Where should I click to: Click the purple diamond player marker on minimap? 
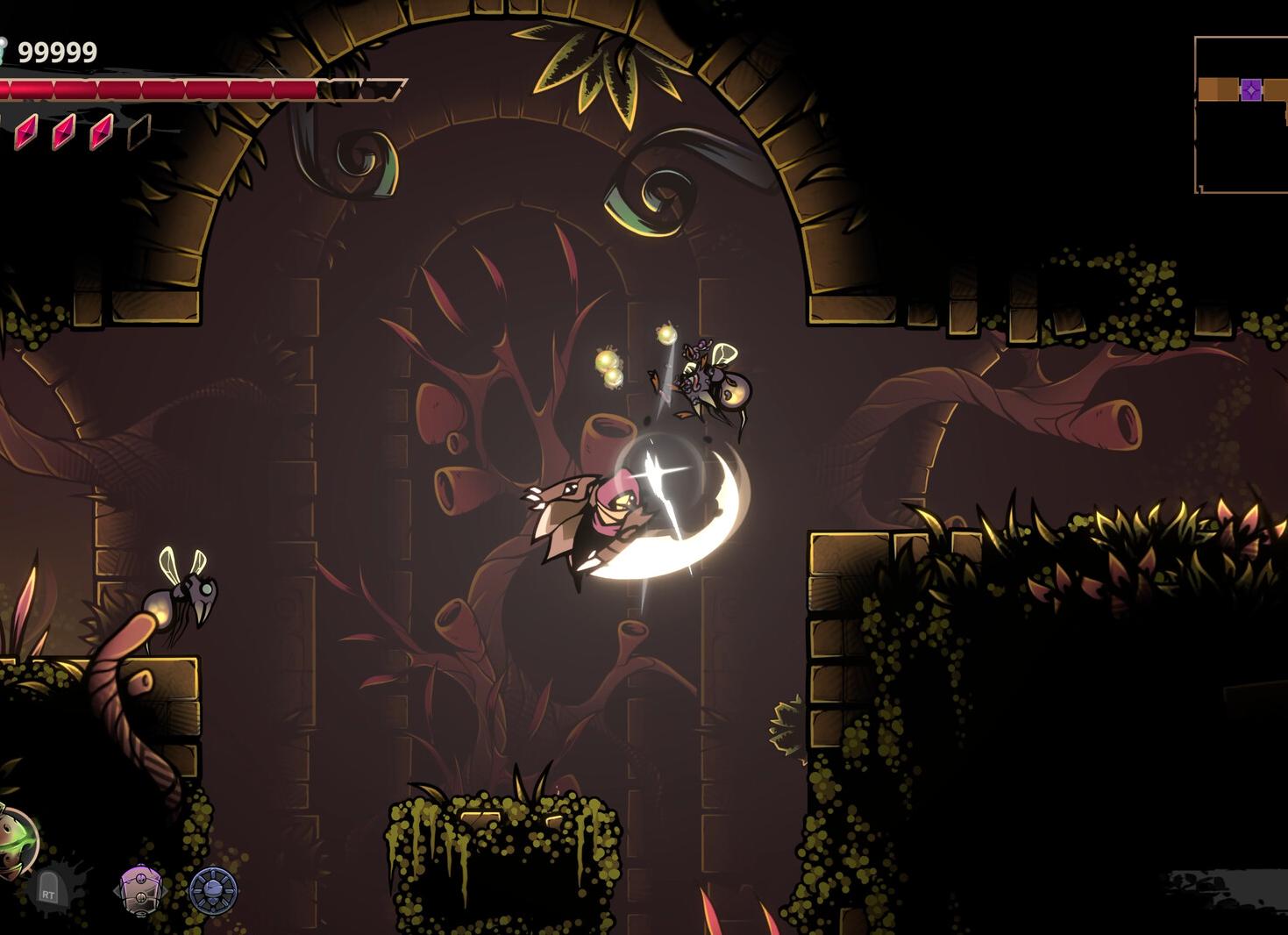[1252, 88]
